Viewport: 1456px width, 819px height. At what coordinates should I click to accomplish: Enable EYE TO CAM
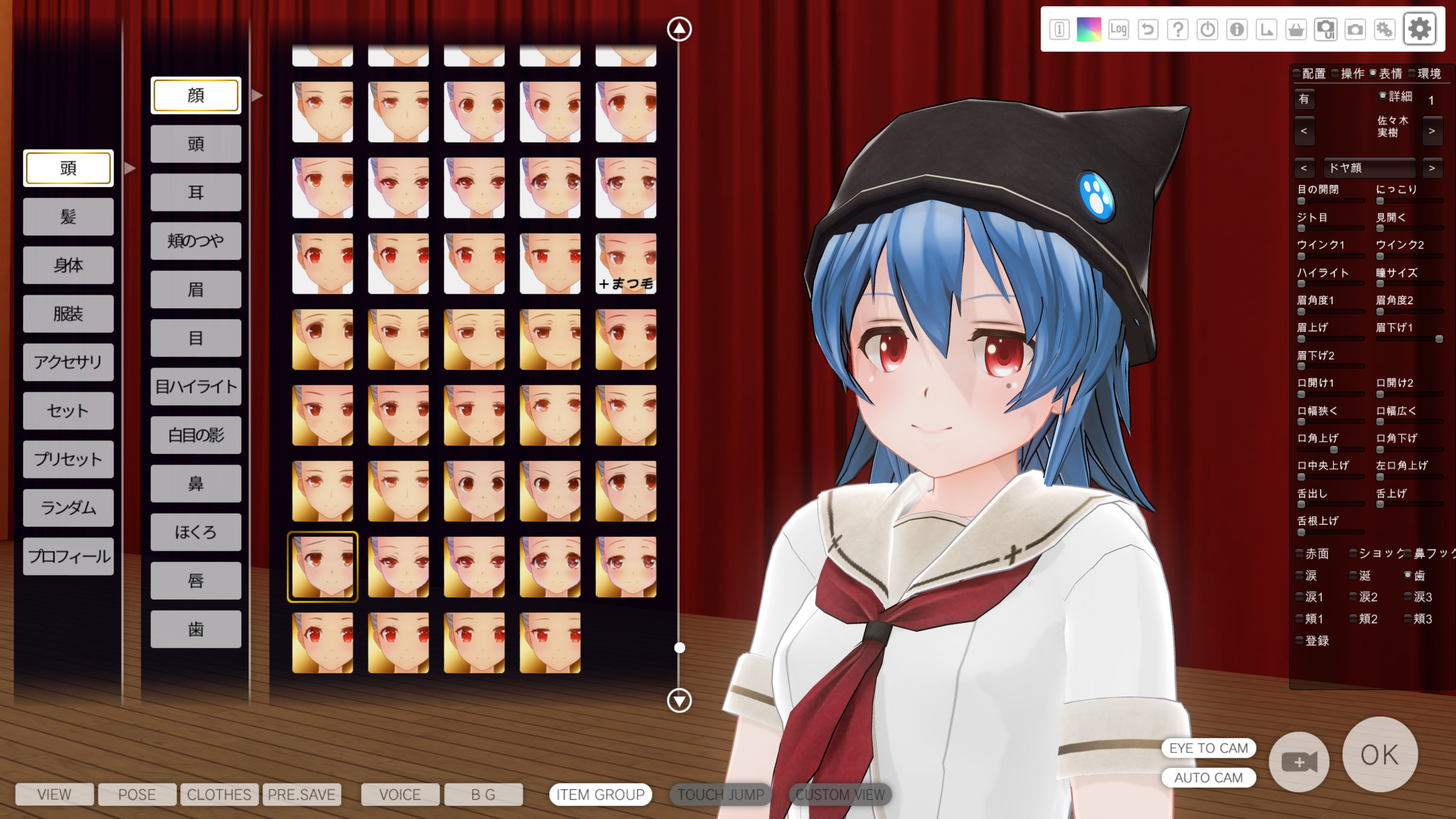pyautogui.click(x=1208, y=748)
